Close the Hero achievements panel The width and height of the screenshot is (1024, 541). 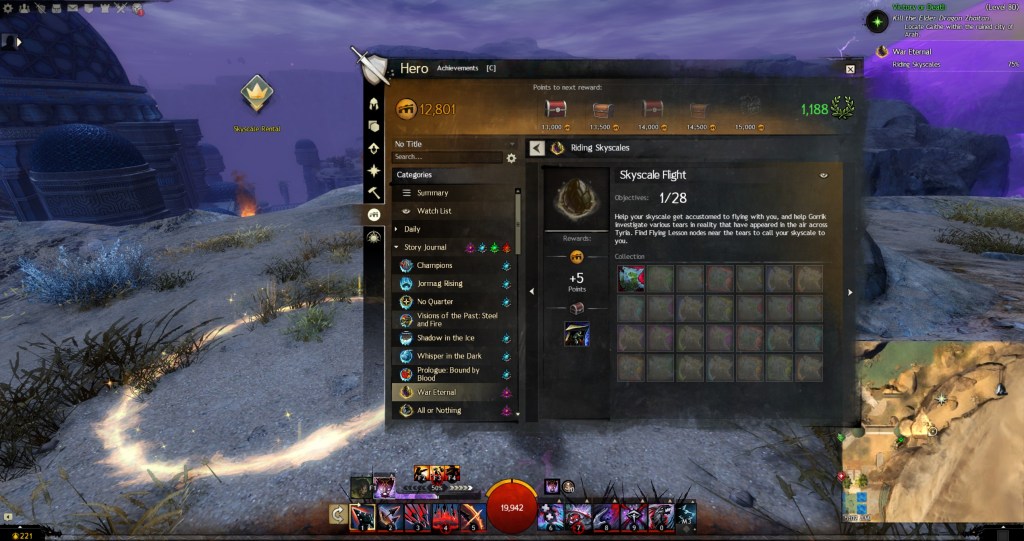[850, 69]
